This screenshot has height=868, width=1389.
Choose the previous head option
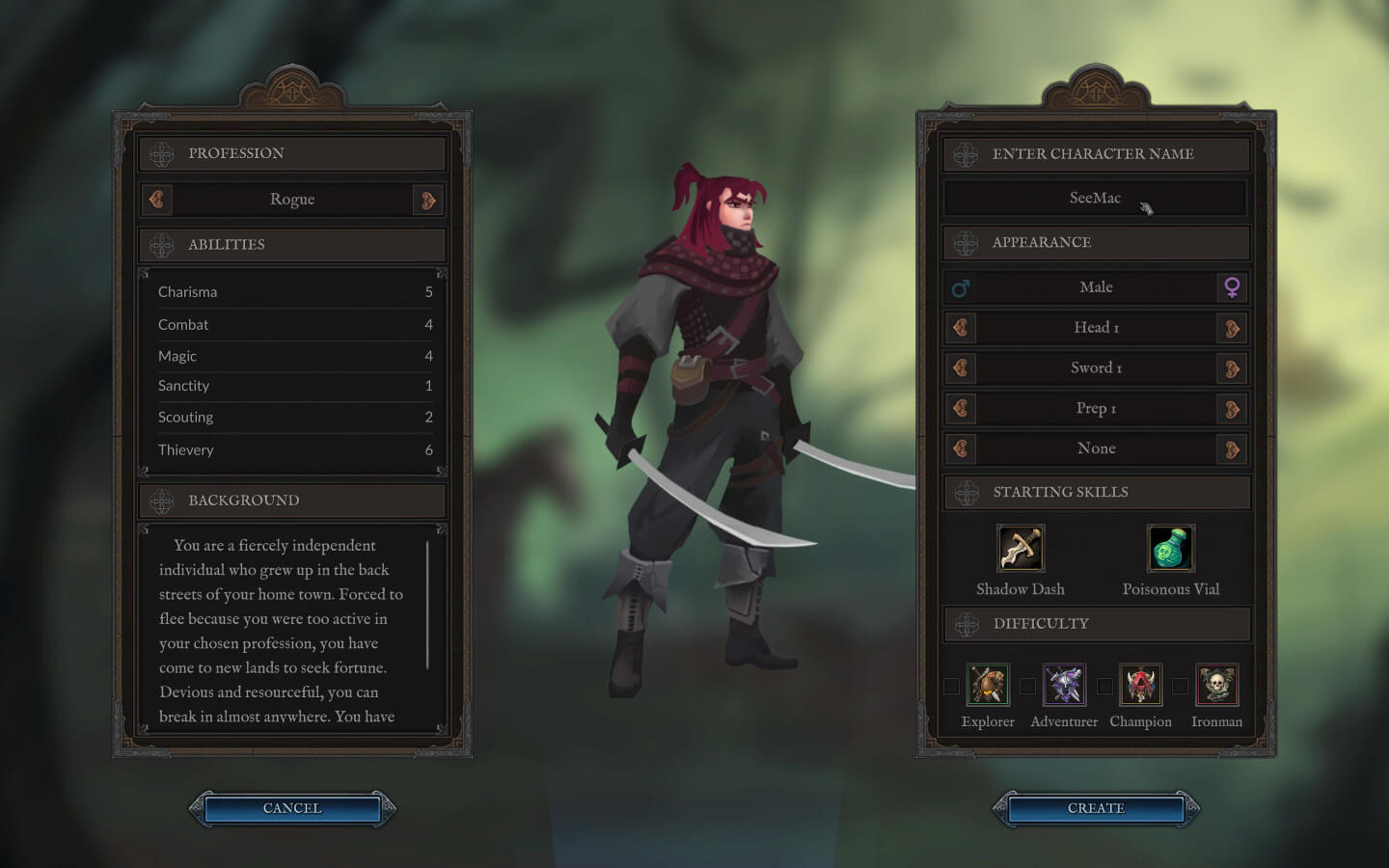tap(961, 328)
